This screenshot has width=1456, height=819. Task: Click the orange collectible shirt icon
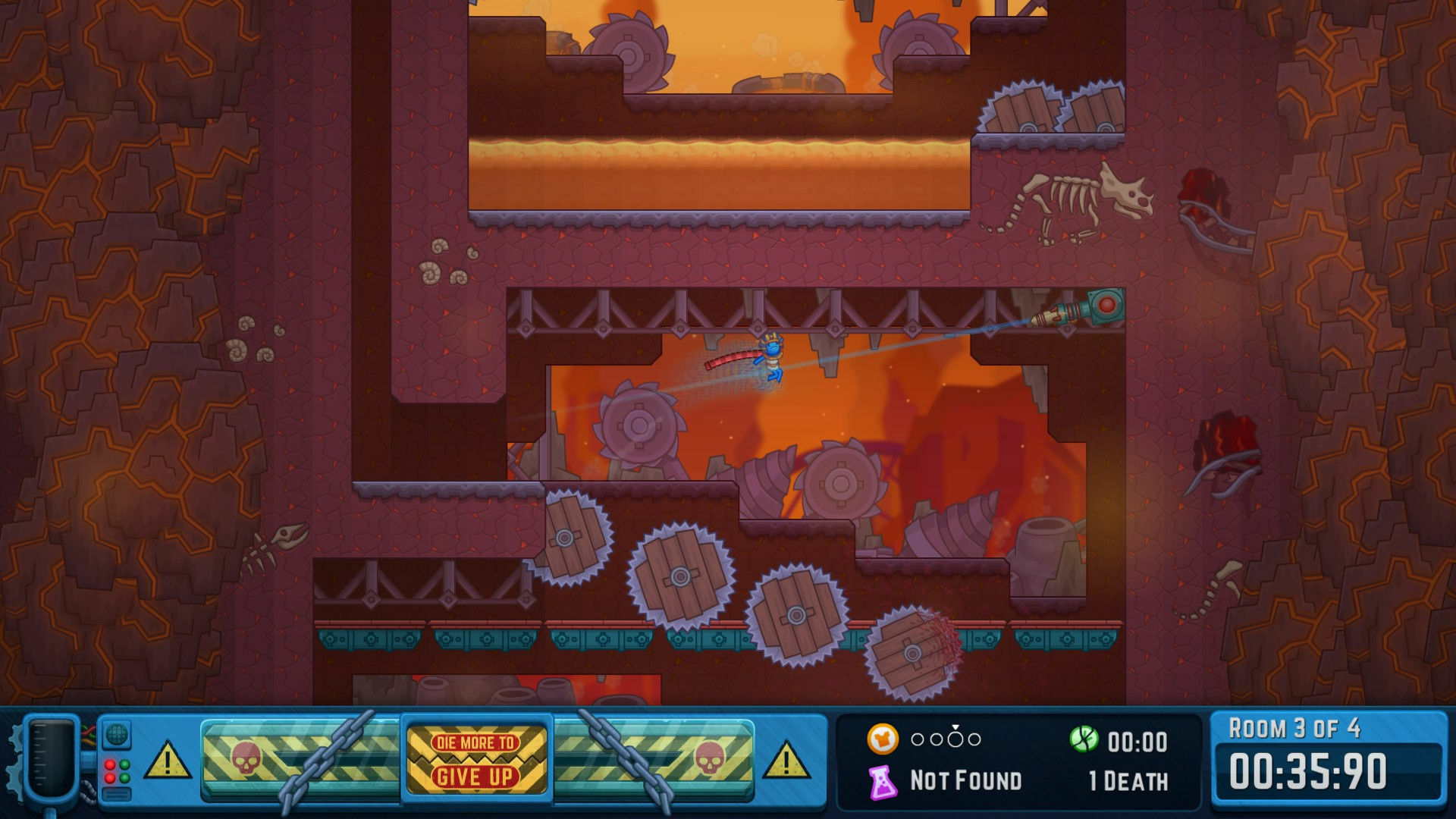point(883,738)
